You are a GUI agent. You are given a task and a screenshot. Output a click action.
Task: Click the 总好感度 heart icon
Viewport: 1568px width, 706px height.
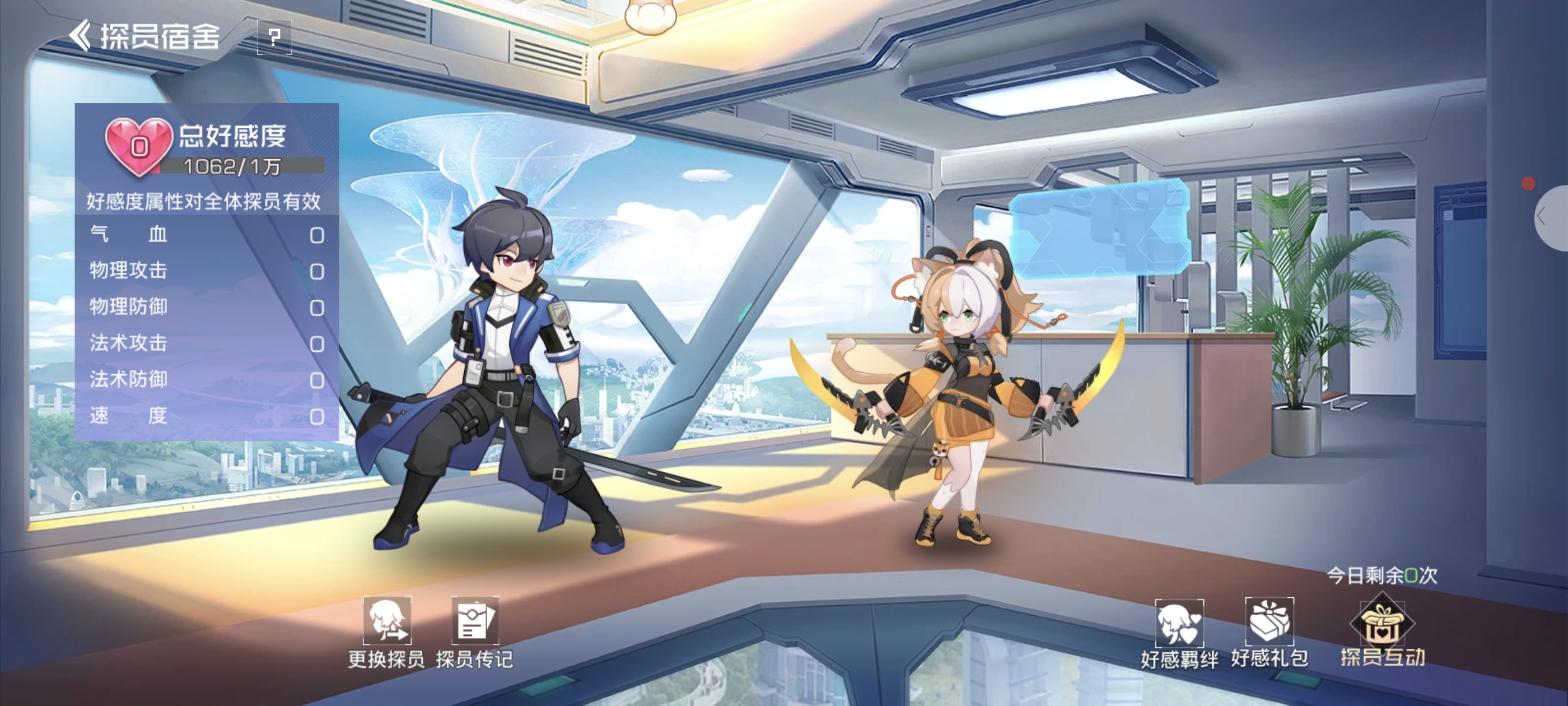pyautogui.click(x=139, y=146)
